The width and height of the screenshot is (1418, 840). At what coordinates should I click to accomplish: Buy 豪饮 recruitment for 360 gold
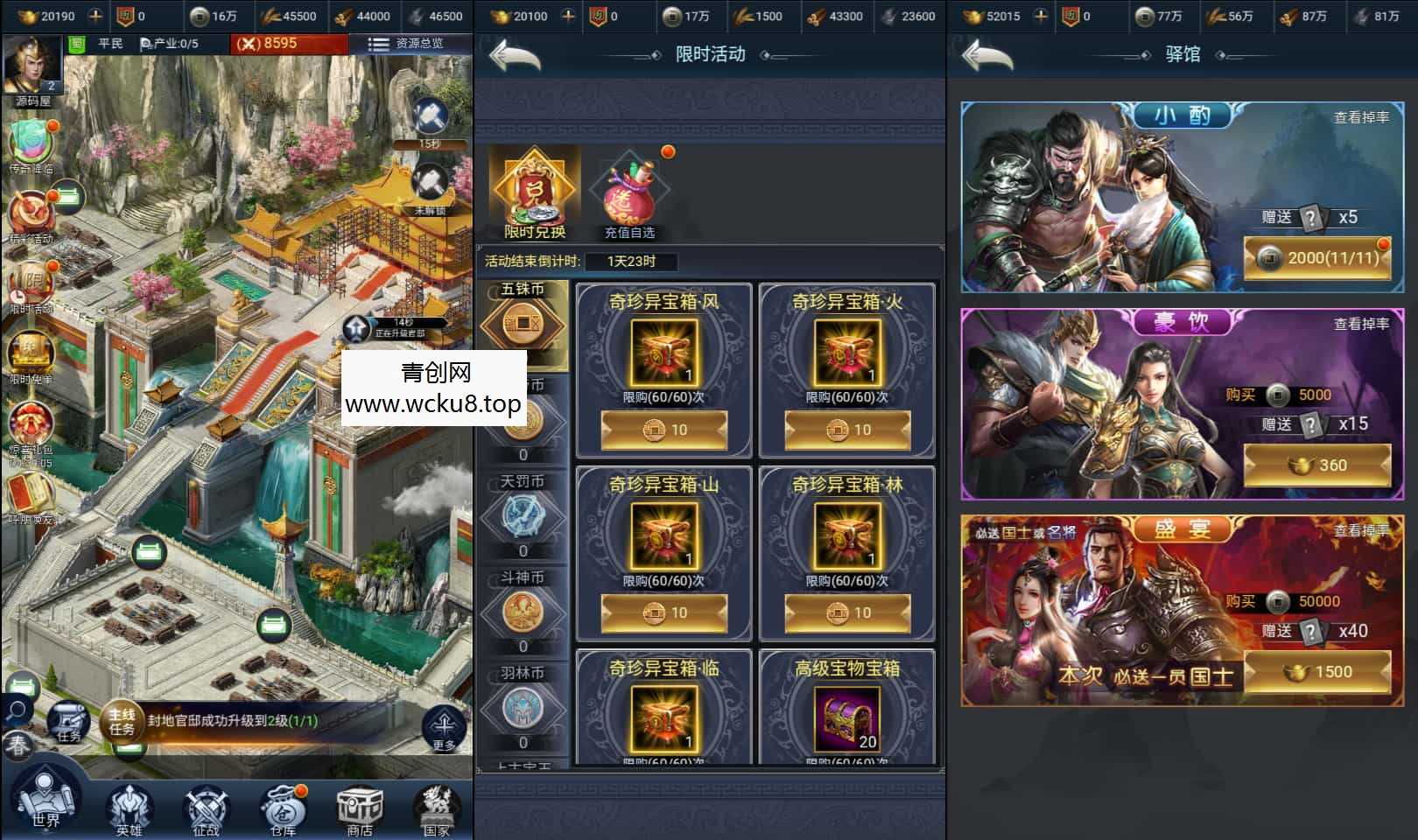(1316, 465)
